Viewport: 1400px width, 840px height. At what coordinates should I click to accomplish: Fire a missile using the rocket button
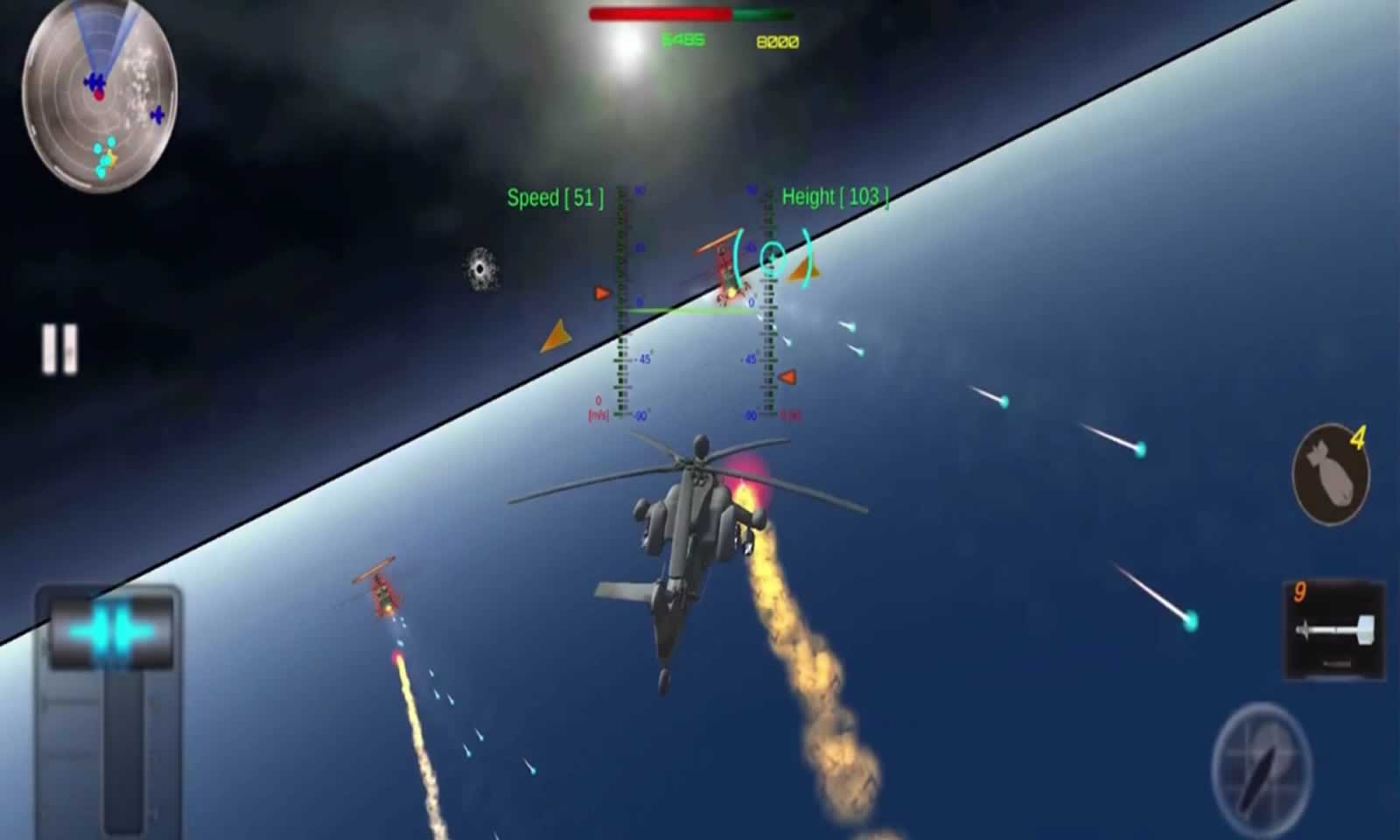(x=1333, y=630)
